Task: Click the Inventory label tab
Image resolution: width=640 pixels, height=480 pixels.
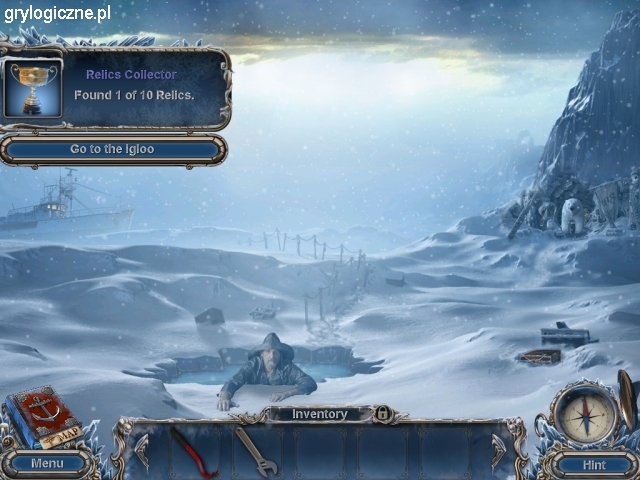Action: coord(320,414)
